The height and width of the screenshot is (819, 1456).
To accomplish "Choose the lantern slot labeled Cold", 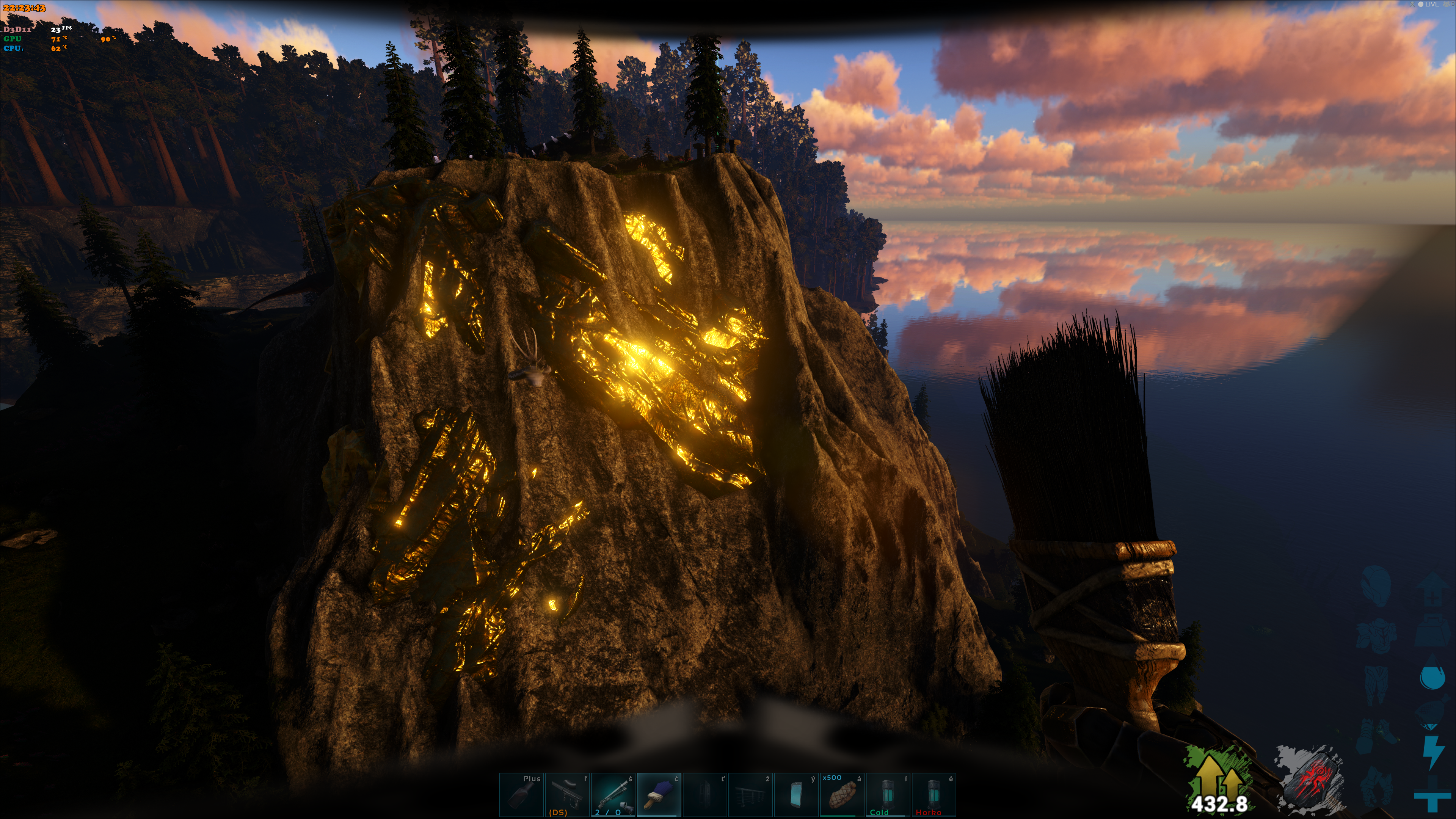I will tap(888, 794).
